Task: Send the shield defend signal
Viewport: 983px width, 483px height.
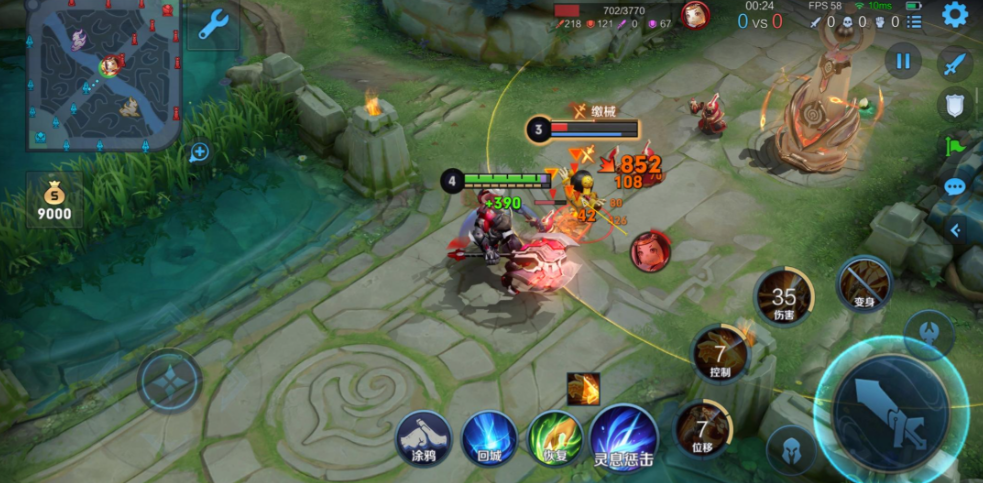Action: pyautogui.click(x=955, y=104)
